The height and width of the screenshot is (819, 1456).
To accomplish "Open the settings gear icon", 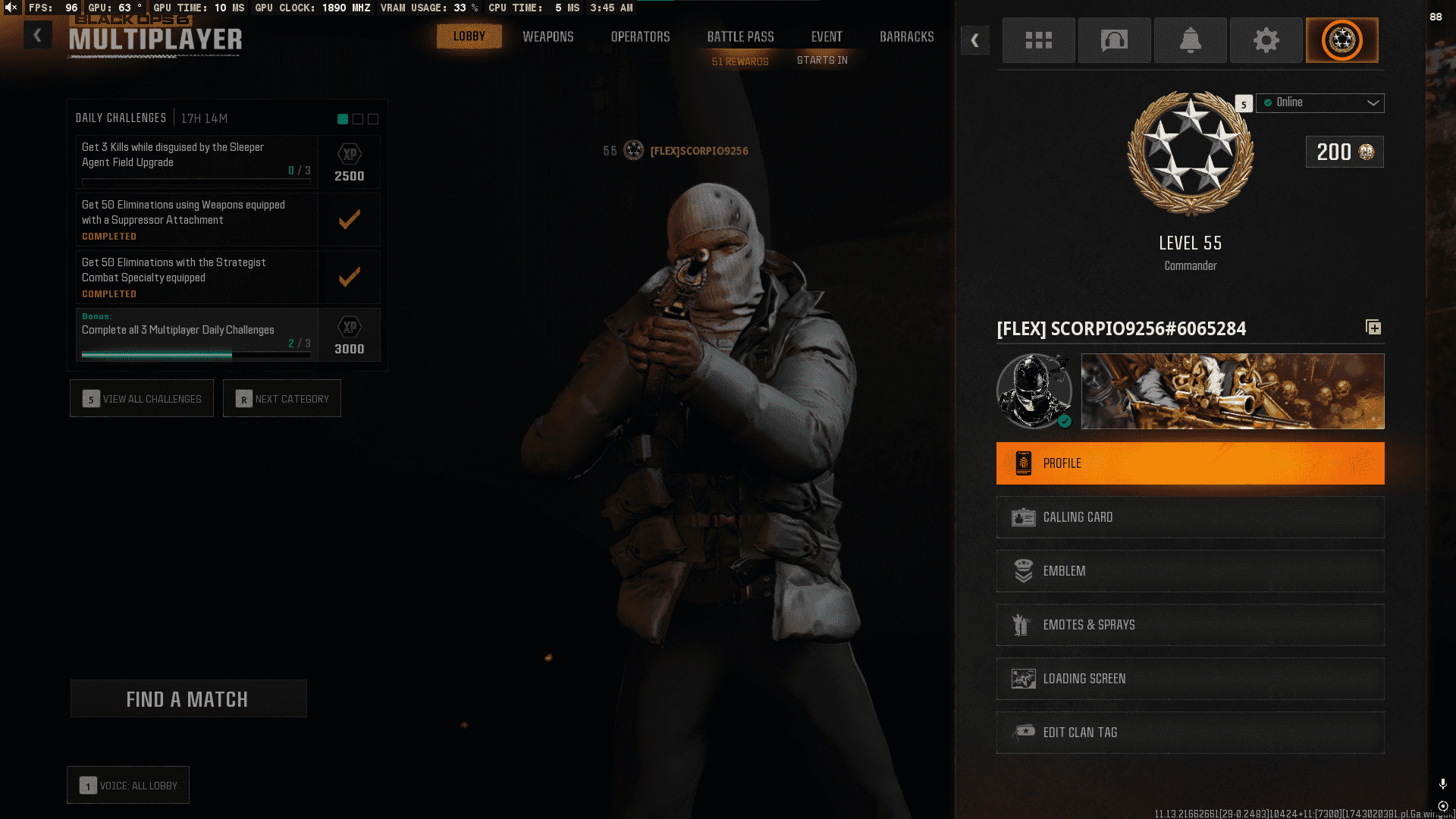I will tap(1266, 40).
